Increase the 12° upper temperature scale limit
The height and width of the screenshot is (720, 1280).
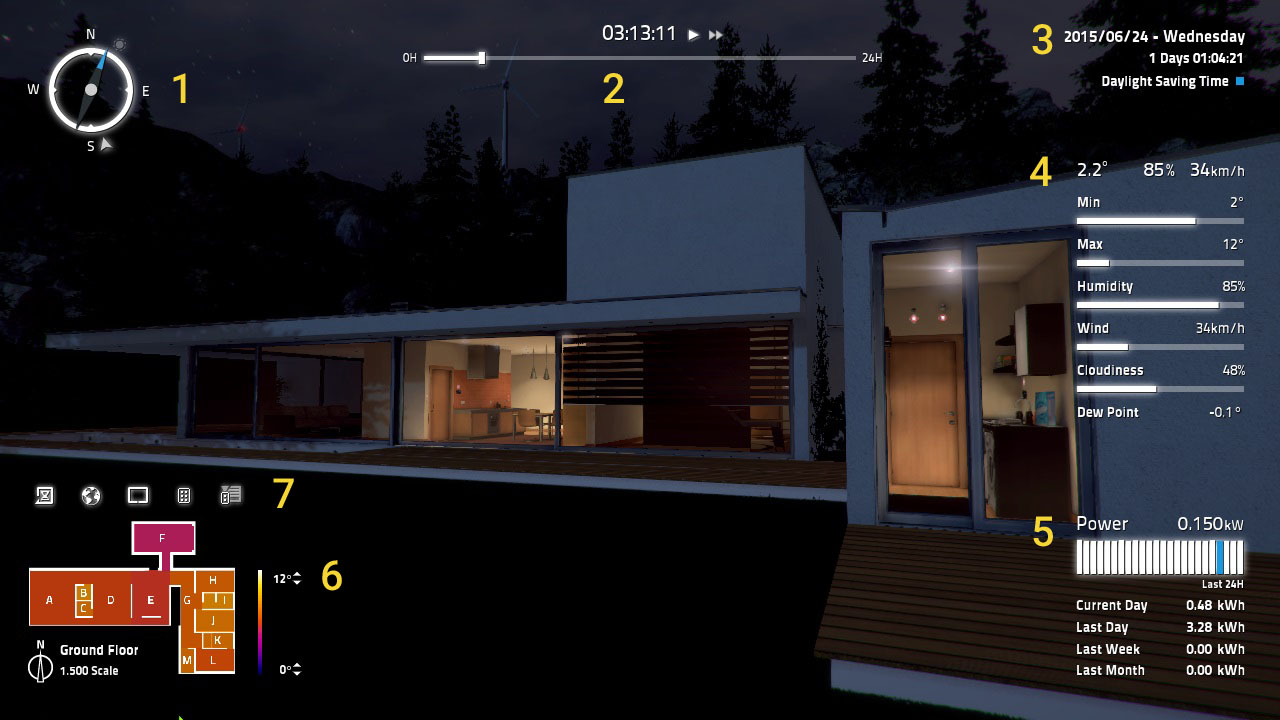click(297, 575)
